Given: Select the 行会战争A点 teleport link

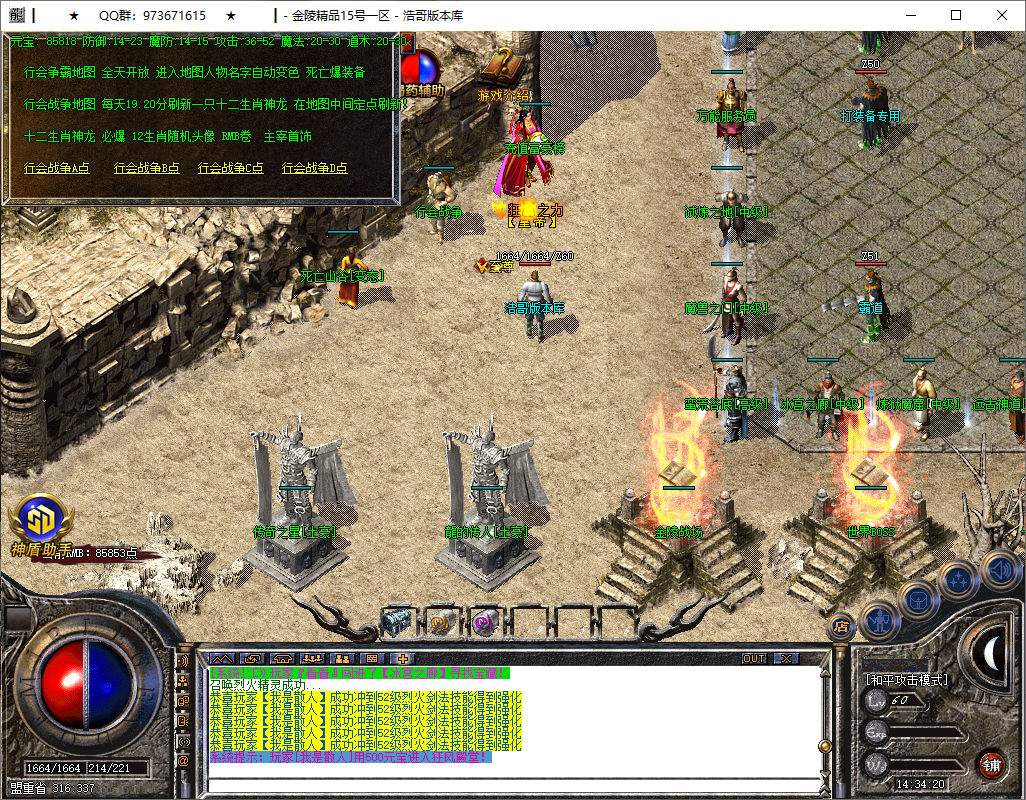Looking at the screenshot, I should point(57,168).
